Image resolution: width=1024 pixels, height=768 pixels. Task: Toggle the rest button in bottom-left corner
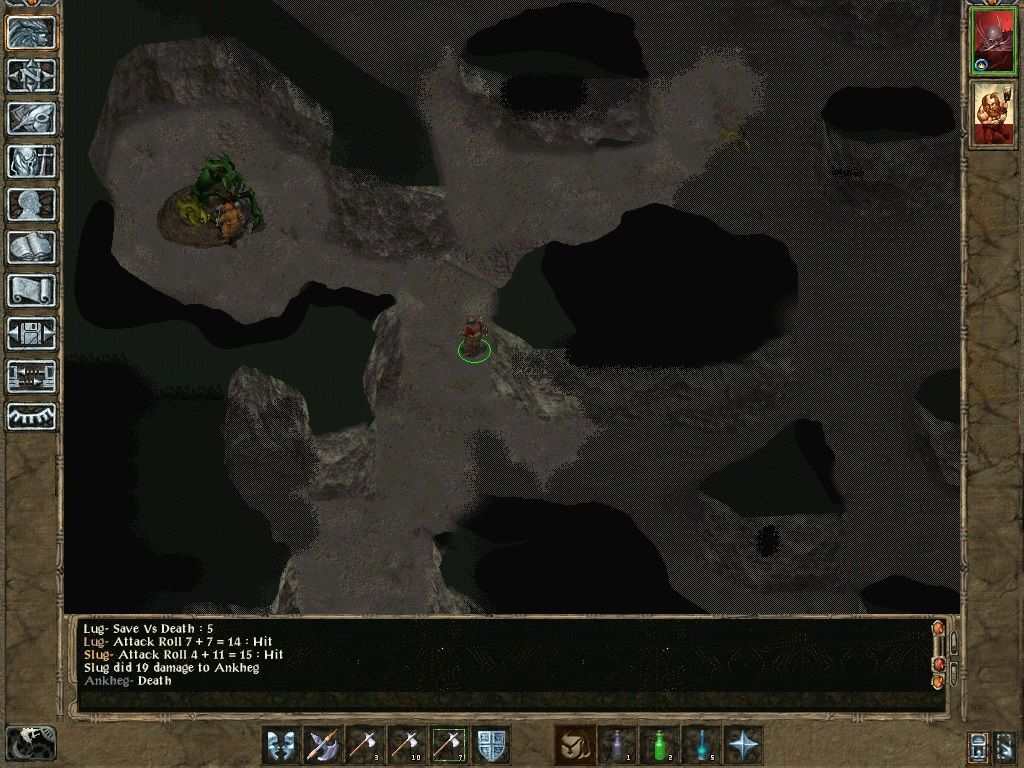click(x=30, y=742)
